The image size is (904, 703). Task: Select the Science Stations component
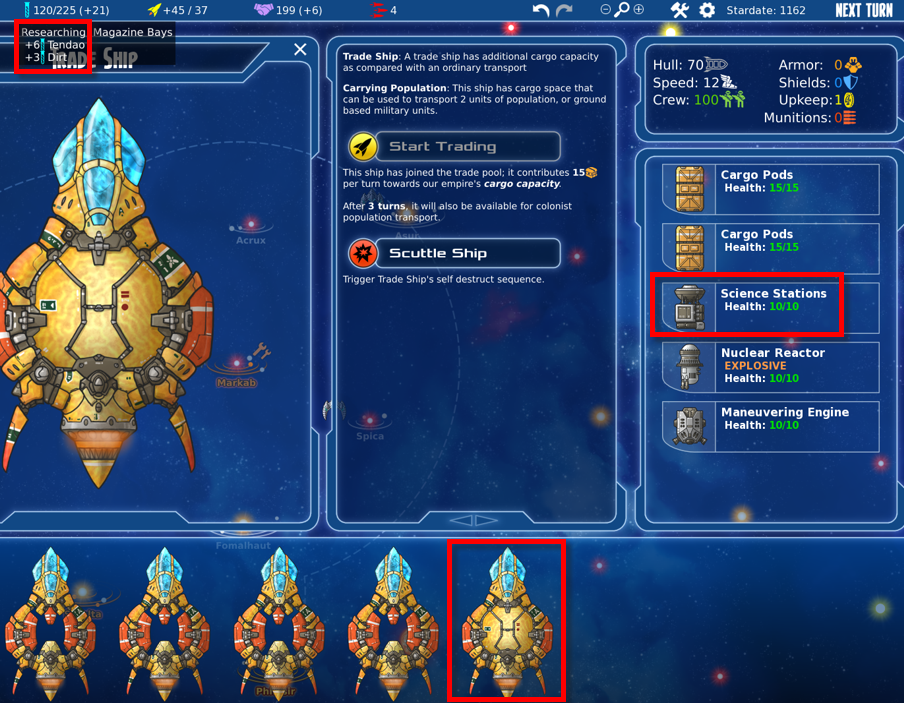770,305
